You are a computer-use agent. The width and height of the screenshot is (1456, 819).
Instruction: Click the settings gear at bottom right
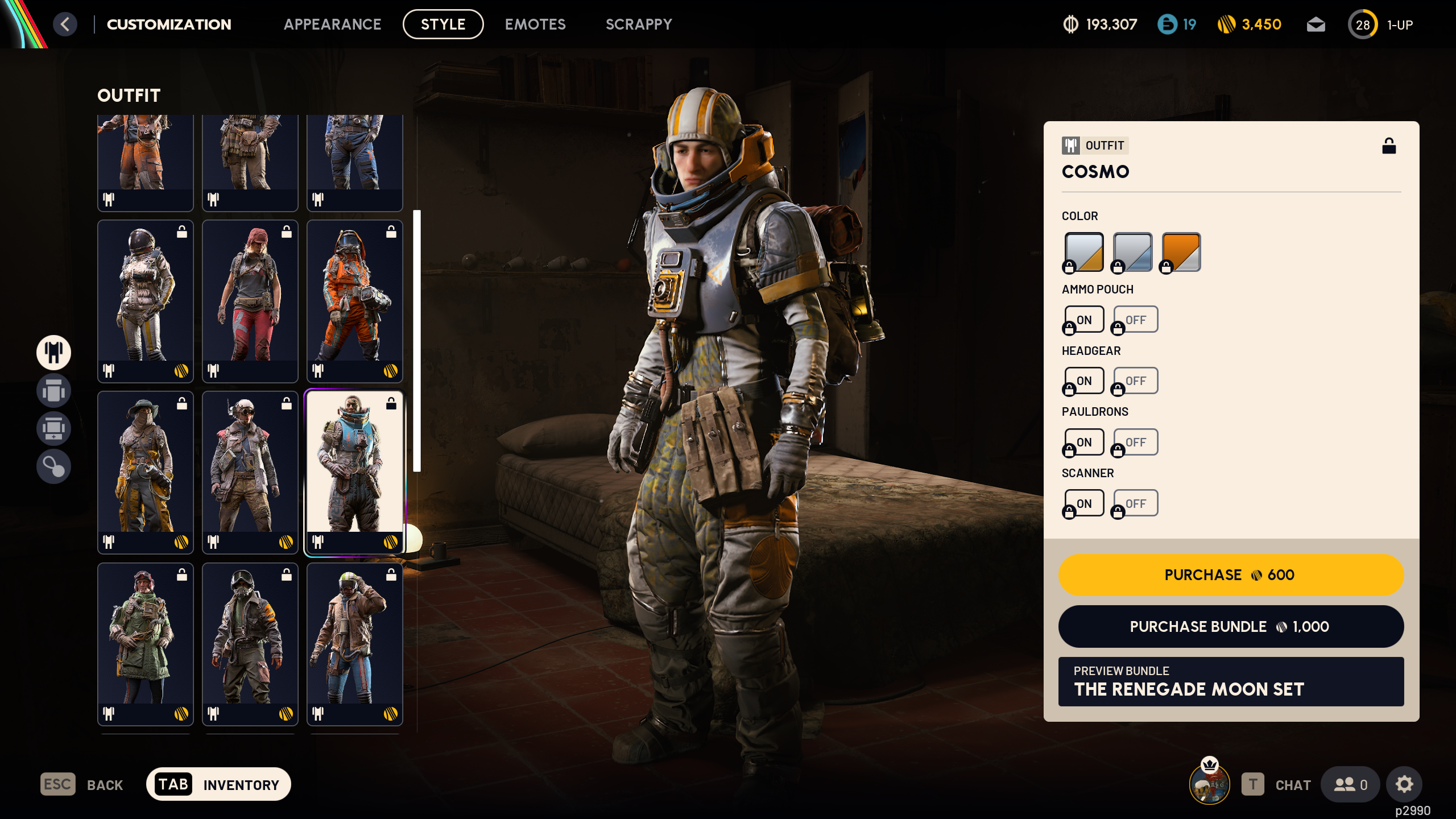(x=1404, y=784)
